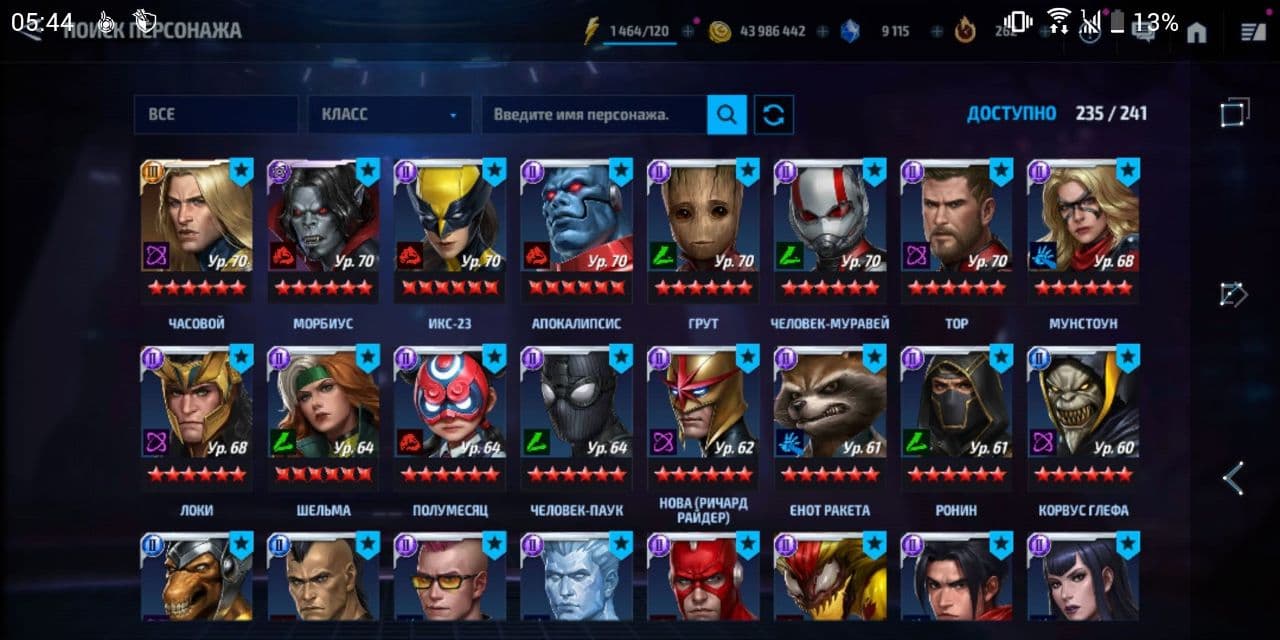
Task: Go to the home screen icon
Action: [1196, 33]
